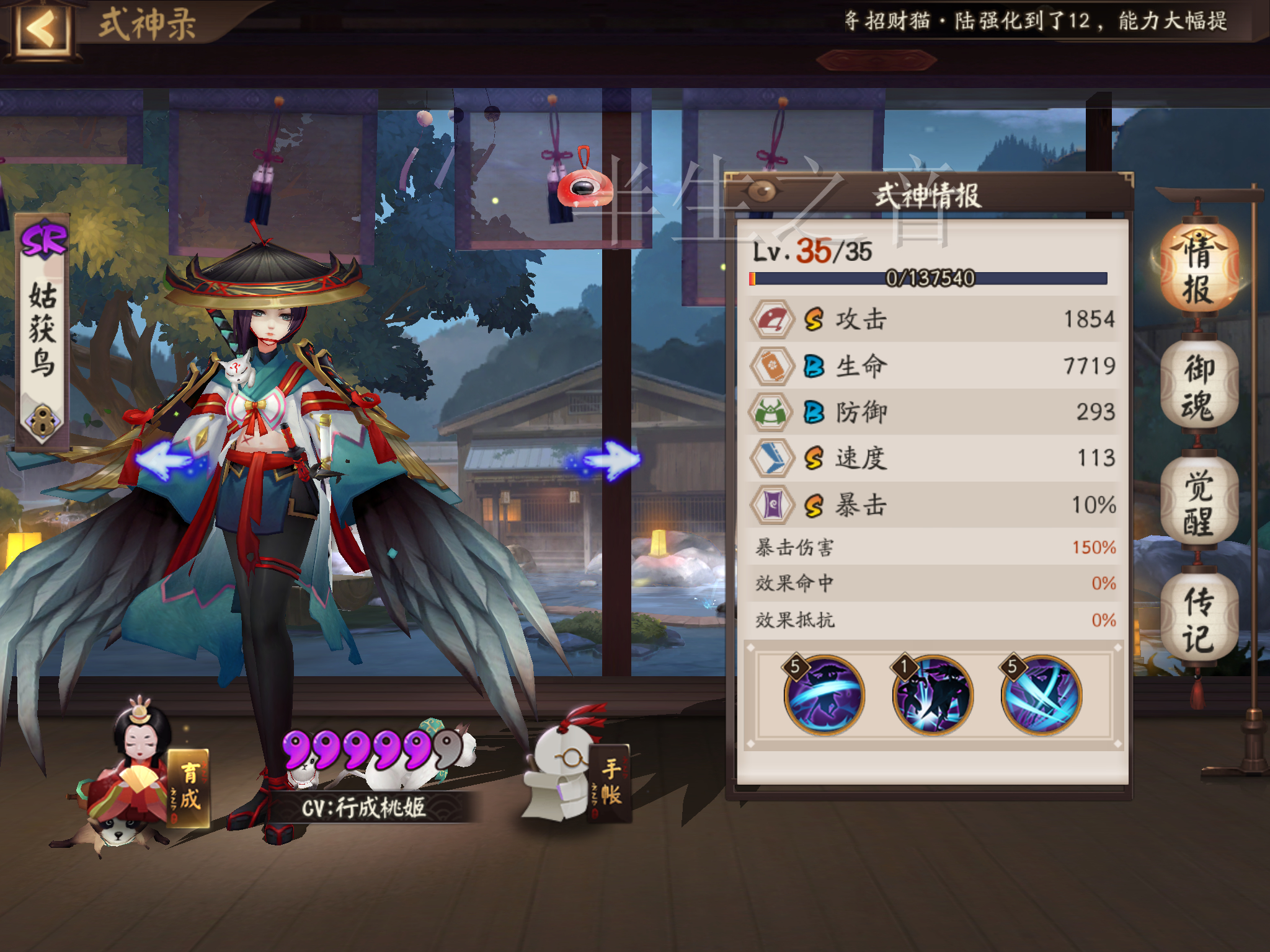Click the attack (攻击) stat fan icon
1270x952 pixels.
click(771, 320)
